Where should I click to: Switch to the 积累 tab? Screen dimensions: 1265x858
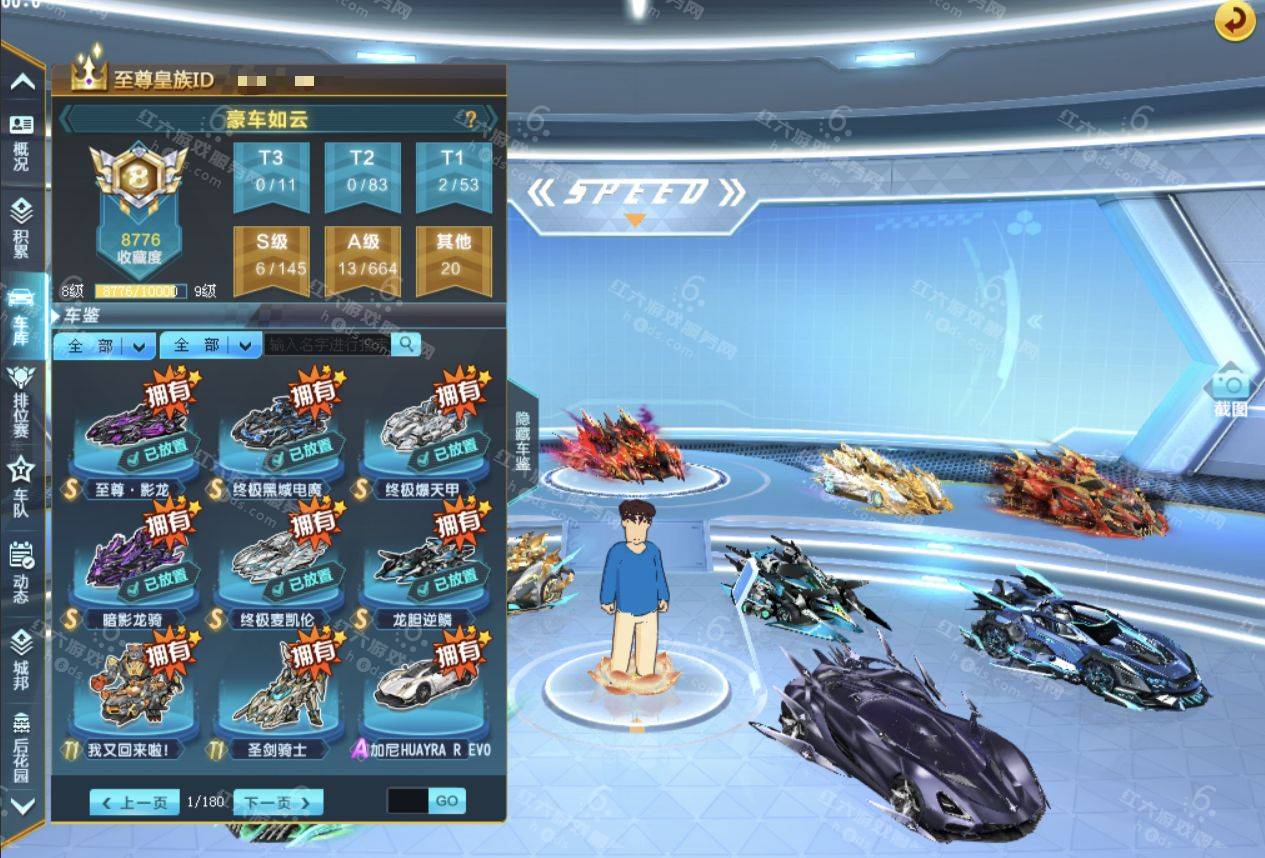(x=21, y=227)
